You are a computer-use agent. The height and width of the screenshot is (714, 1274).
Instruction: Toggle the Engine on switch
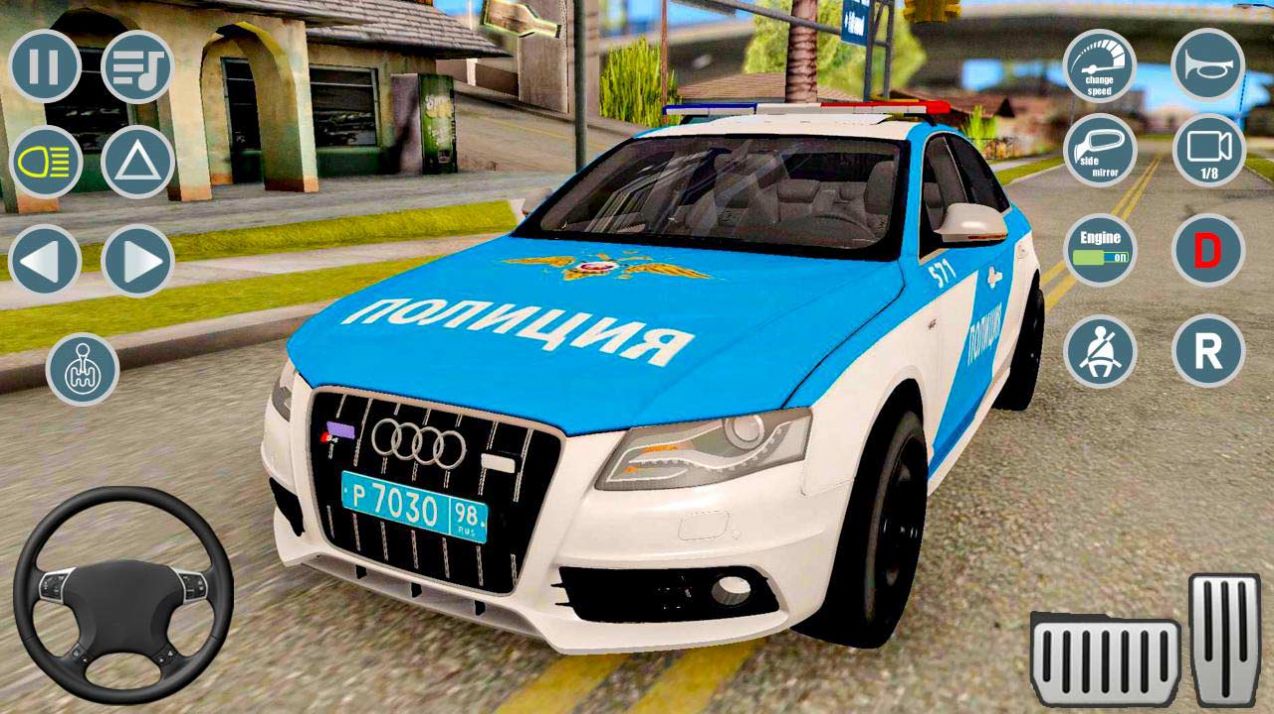pyautogui.click(x=1099, y=250)
